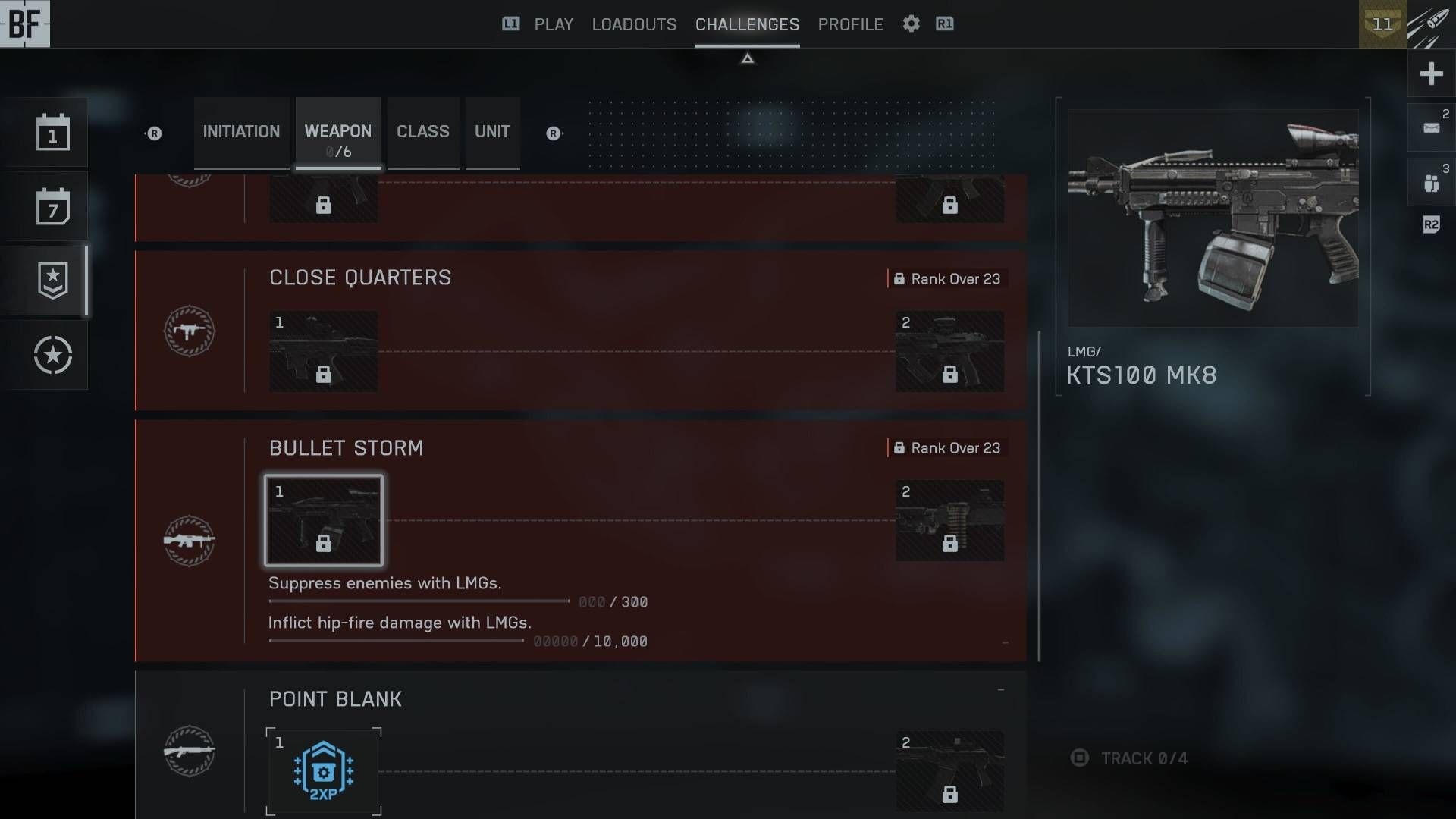Image resolution: width=1456 pixels, height=819 pixels.
Task: Choose Close Quarters stage 1 reward tile
Action: (x=324, y=352)
